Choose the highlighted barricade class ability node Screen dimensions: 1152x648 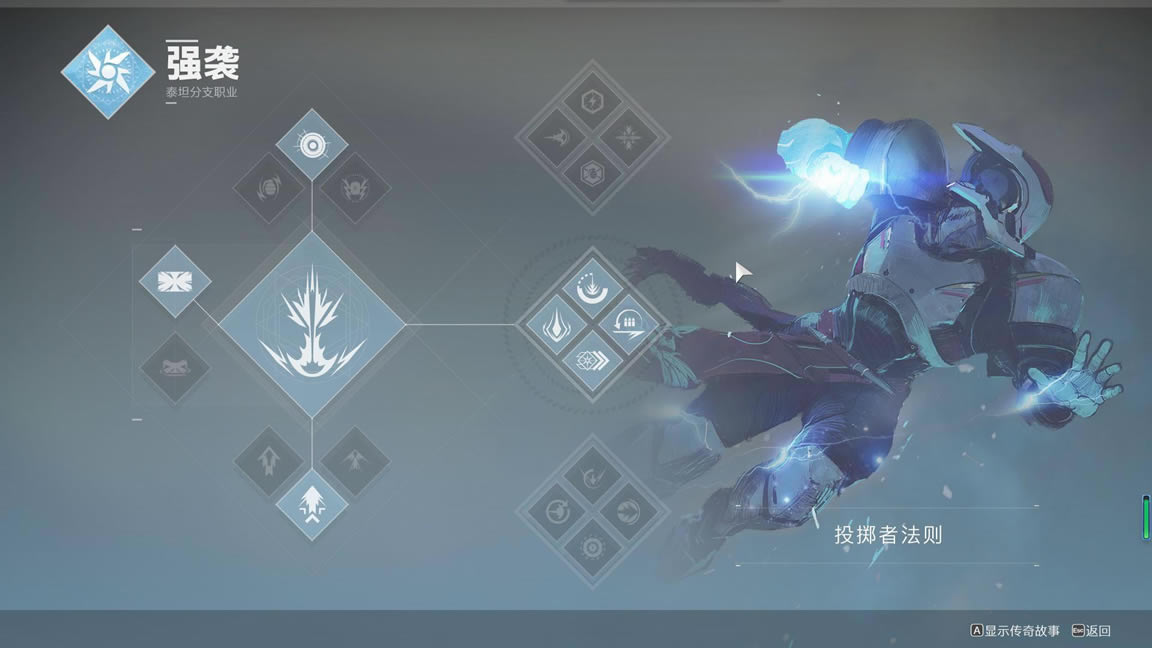(x=175, y=282)
